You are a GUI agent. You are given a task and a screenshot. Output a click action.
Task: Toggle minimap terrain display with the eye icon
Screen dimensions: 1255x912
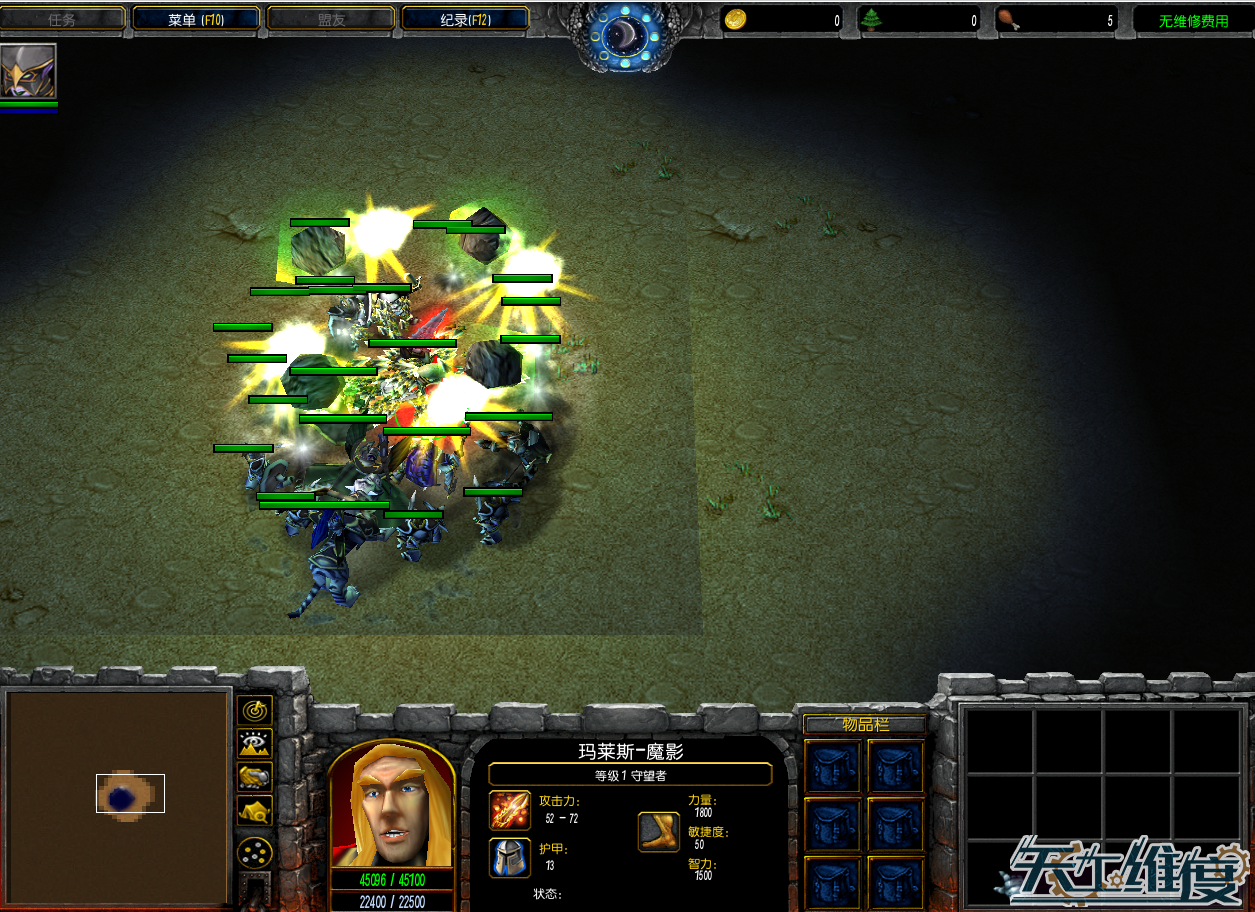pyautogui.click(x=256, y=743)
